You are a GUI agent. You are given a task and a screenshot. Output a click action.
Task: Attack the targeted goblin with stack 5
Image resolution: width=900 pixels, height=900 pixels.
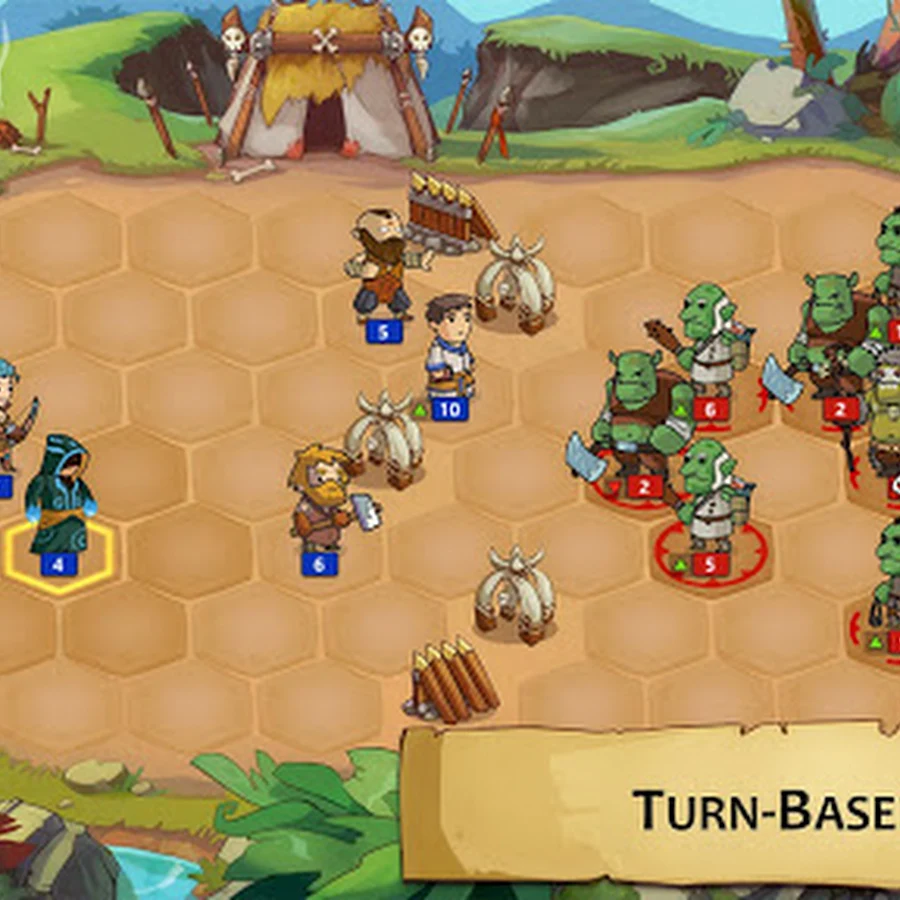[707, 497]
